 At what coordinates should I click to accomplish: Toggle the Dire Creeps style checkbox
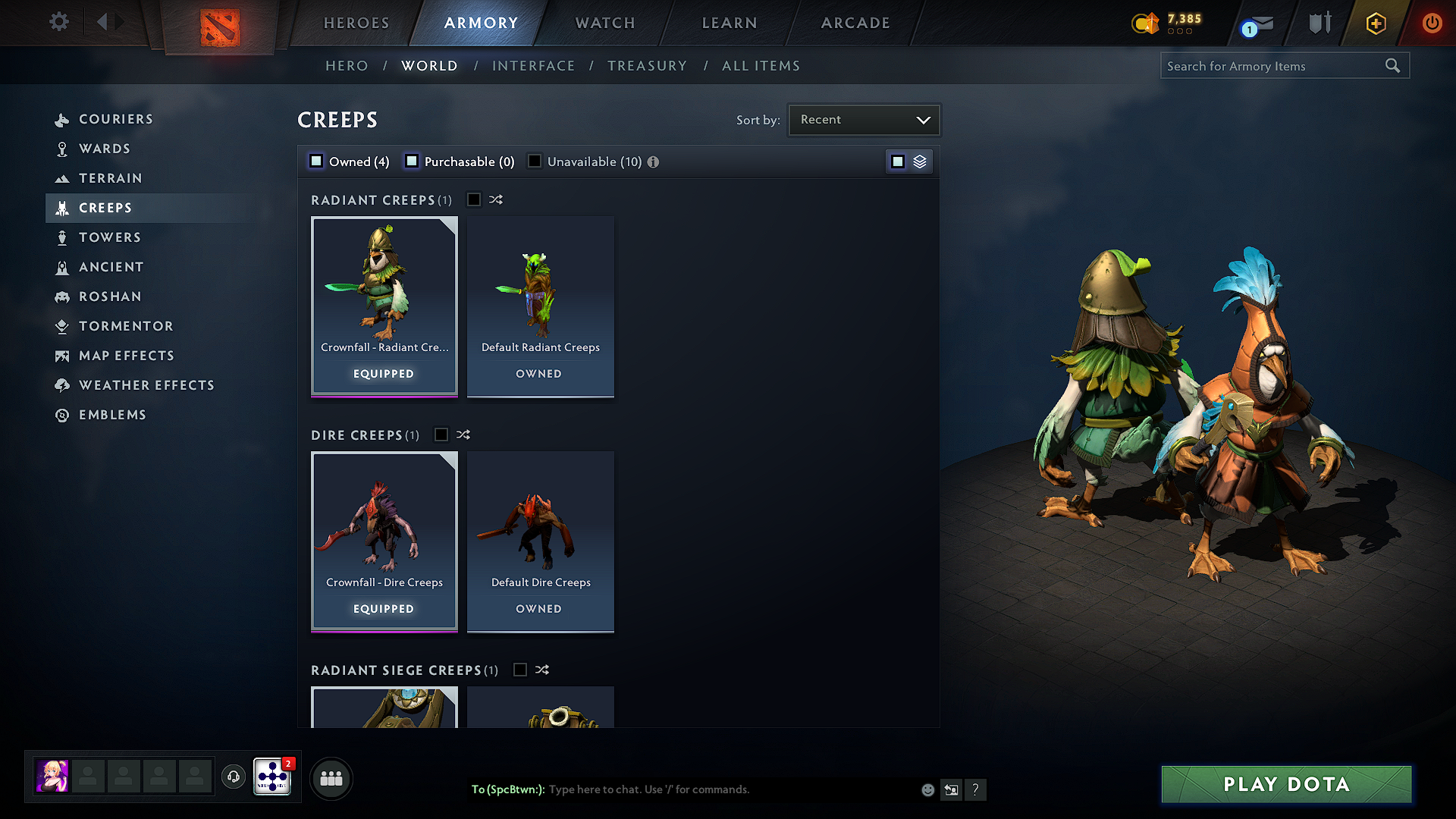(x=441, y=435)
